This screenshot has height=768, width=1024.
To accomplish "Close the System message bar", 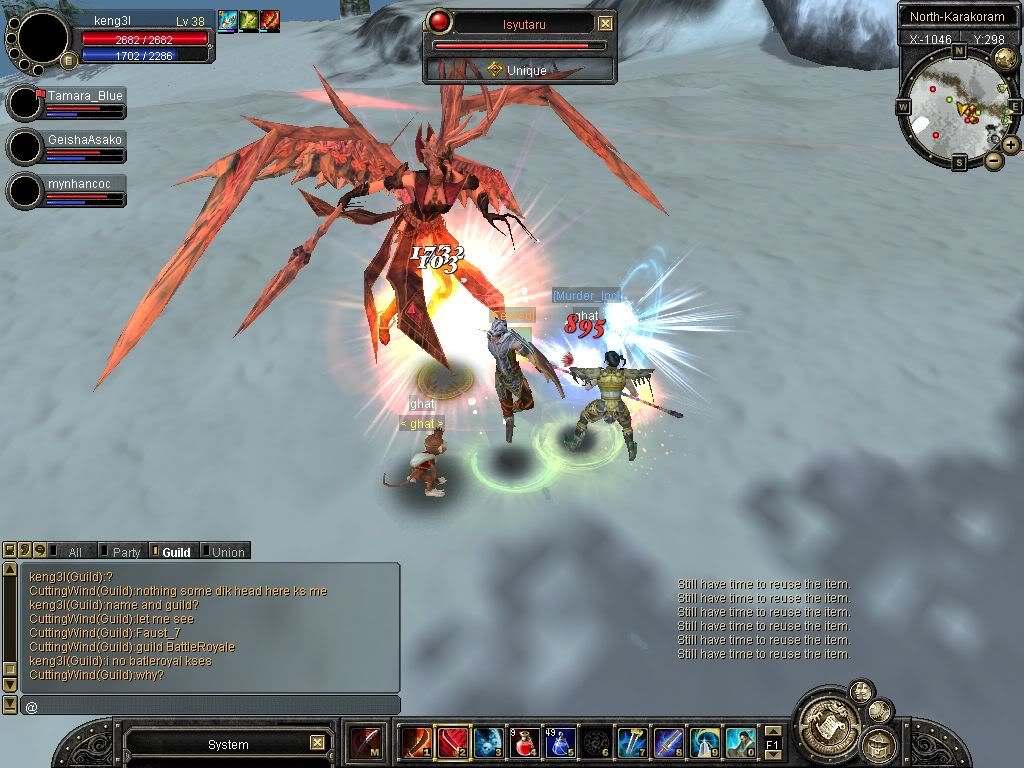I will [x=317, y=743].
